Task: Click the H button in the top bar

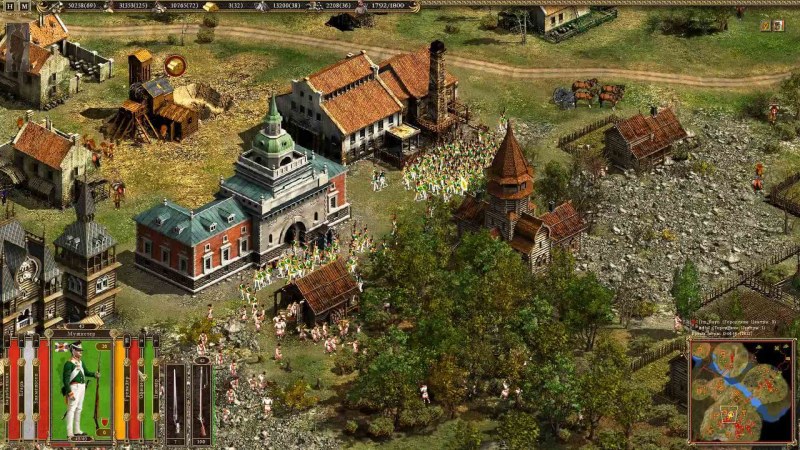Action: click(9, 6)
